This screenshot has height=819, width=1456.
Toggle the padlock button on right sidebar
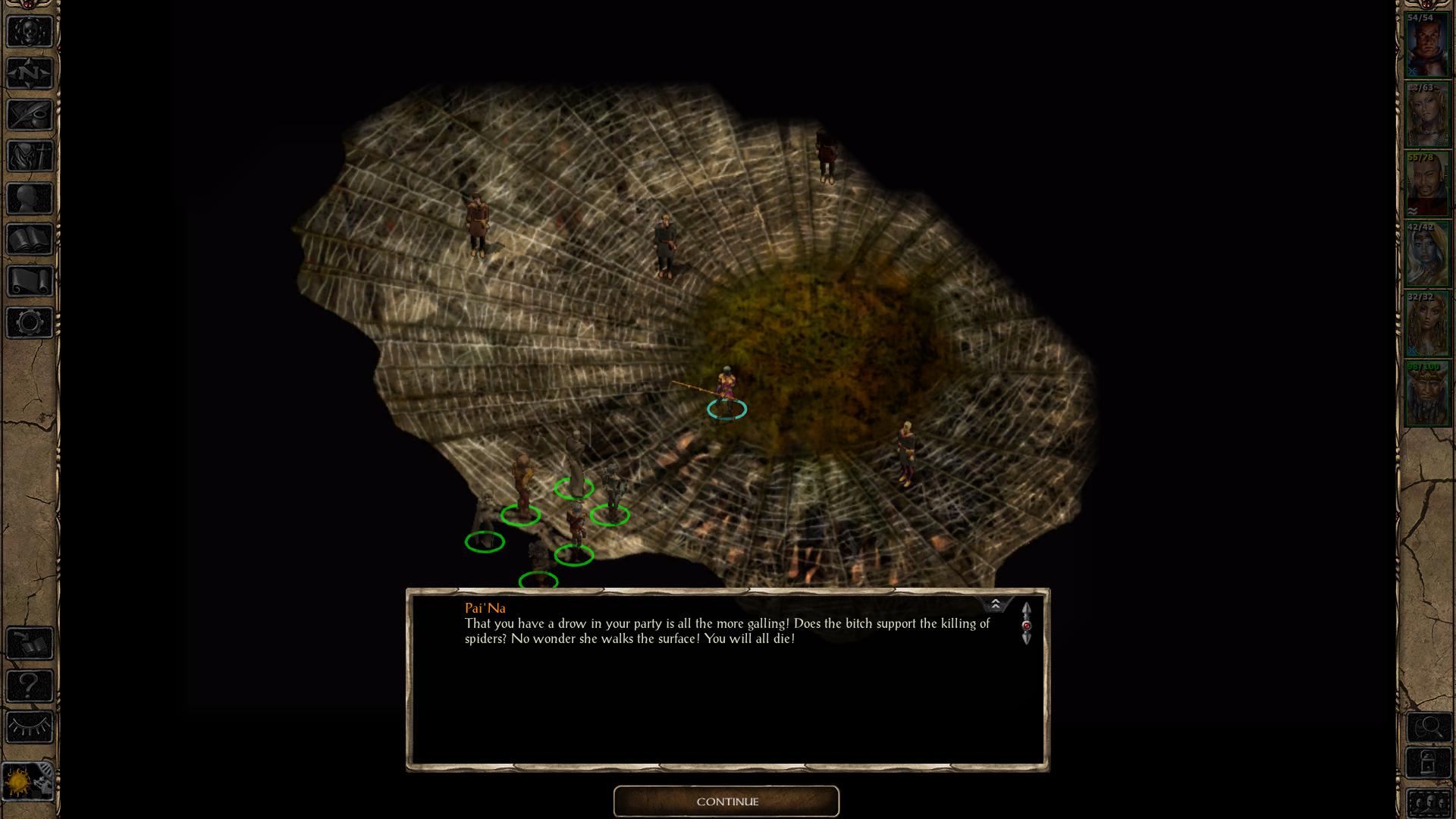[1429, 763]
